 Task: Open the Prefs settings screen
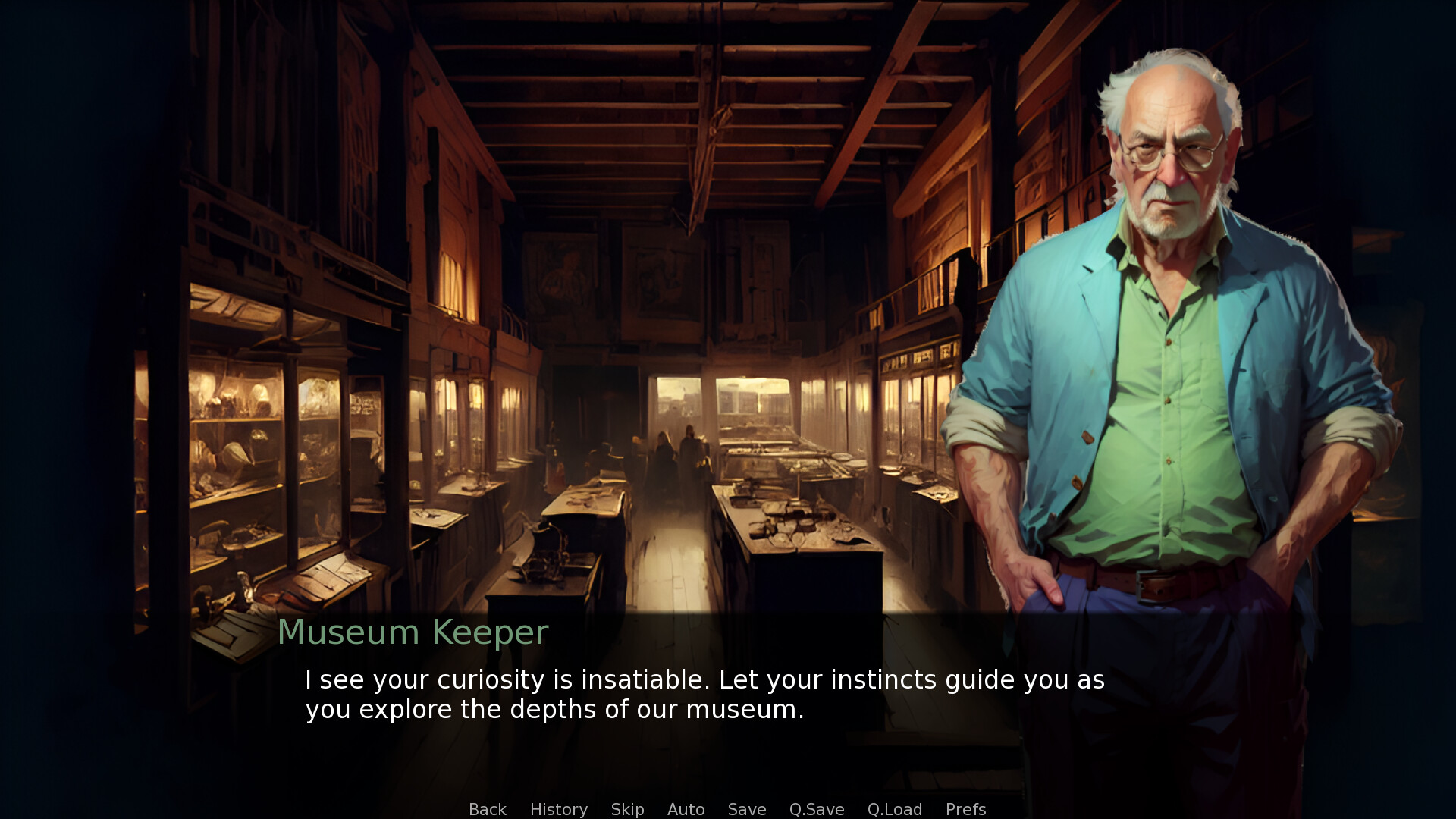(965, 809)
